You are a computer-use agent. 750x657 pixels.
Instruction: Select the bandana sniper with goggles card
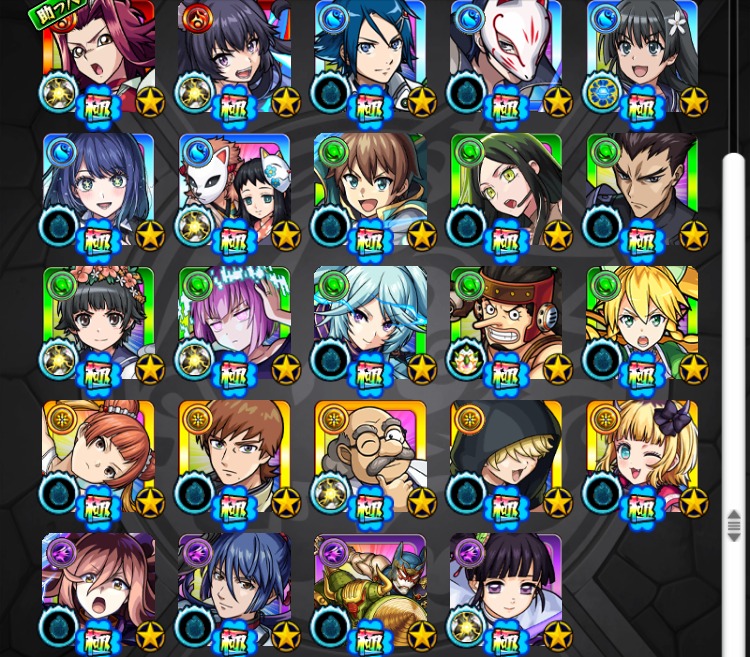(506, 323)
